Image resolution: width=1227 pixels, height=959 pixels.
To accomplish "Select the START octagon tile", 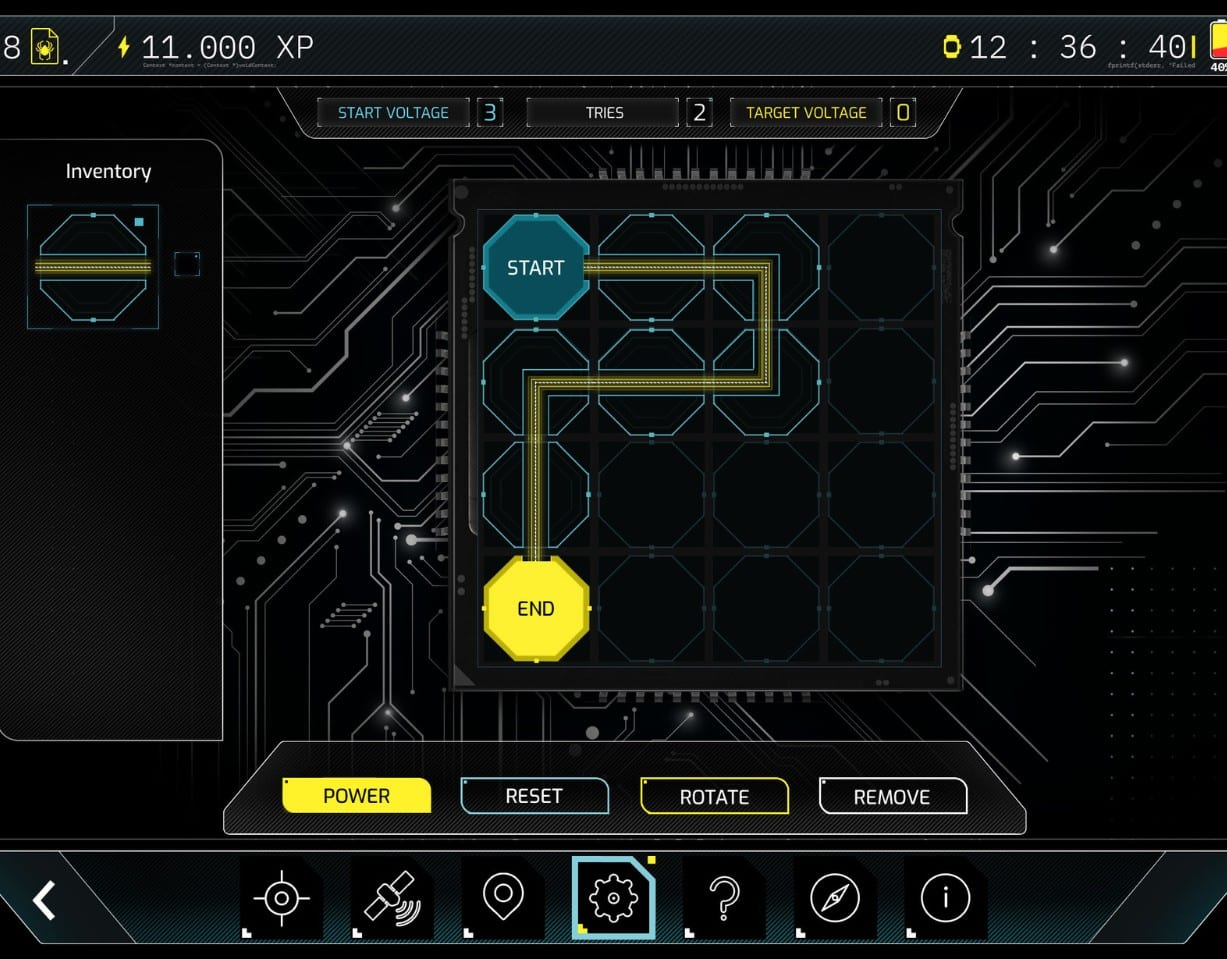I will point(535,267).
